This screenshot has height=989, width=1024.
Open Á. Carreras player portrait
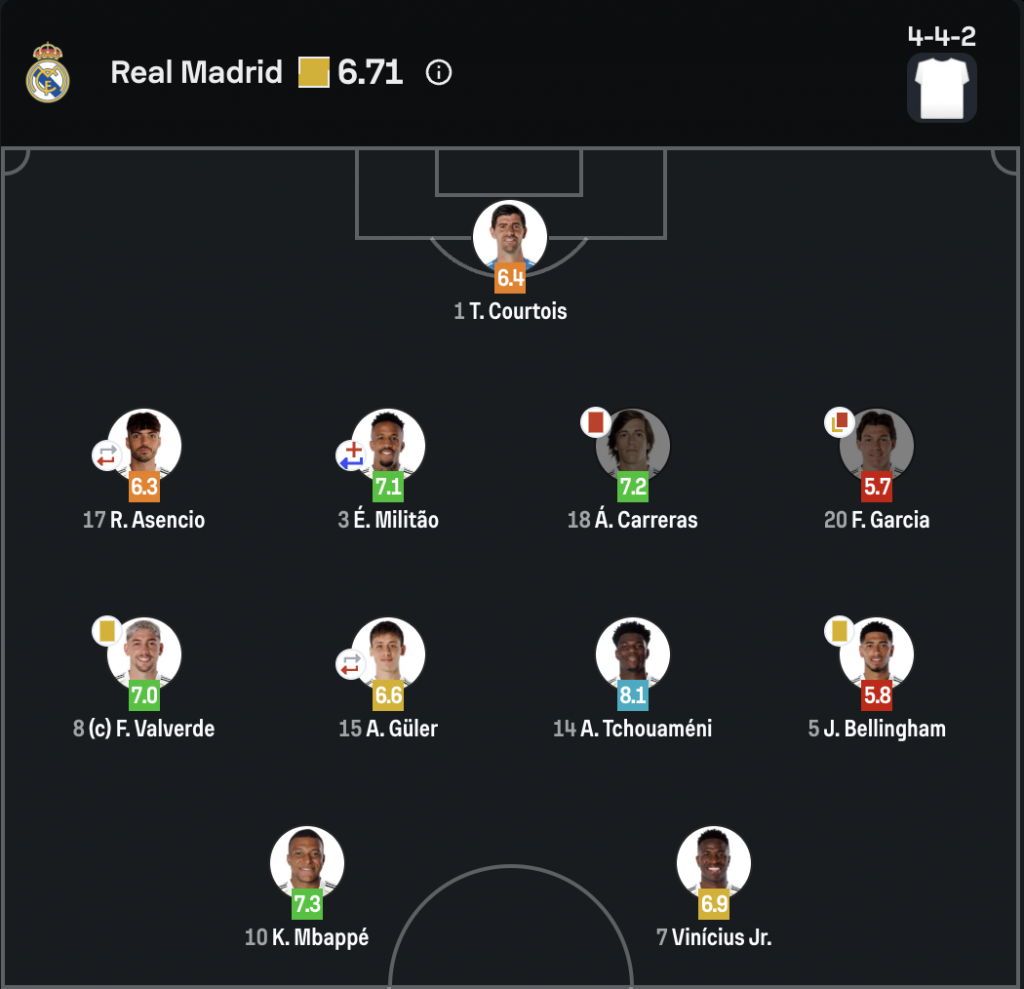(x=633, y=445)
